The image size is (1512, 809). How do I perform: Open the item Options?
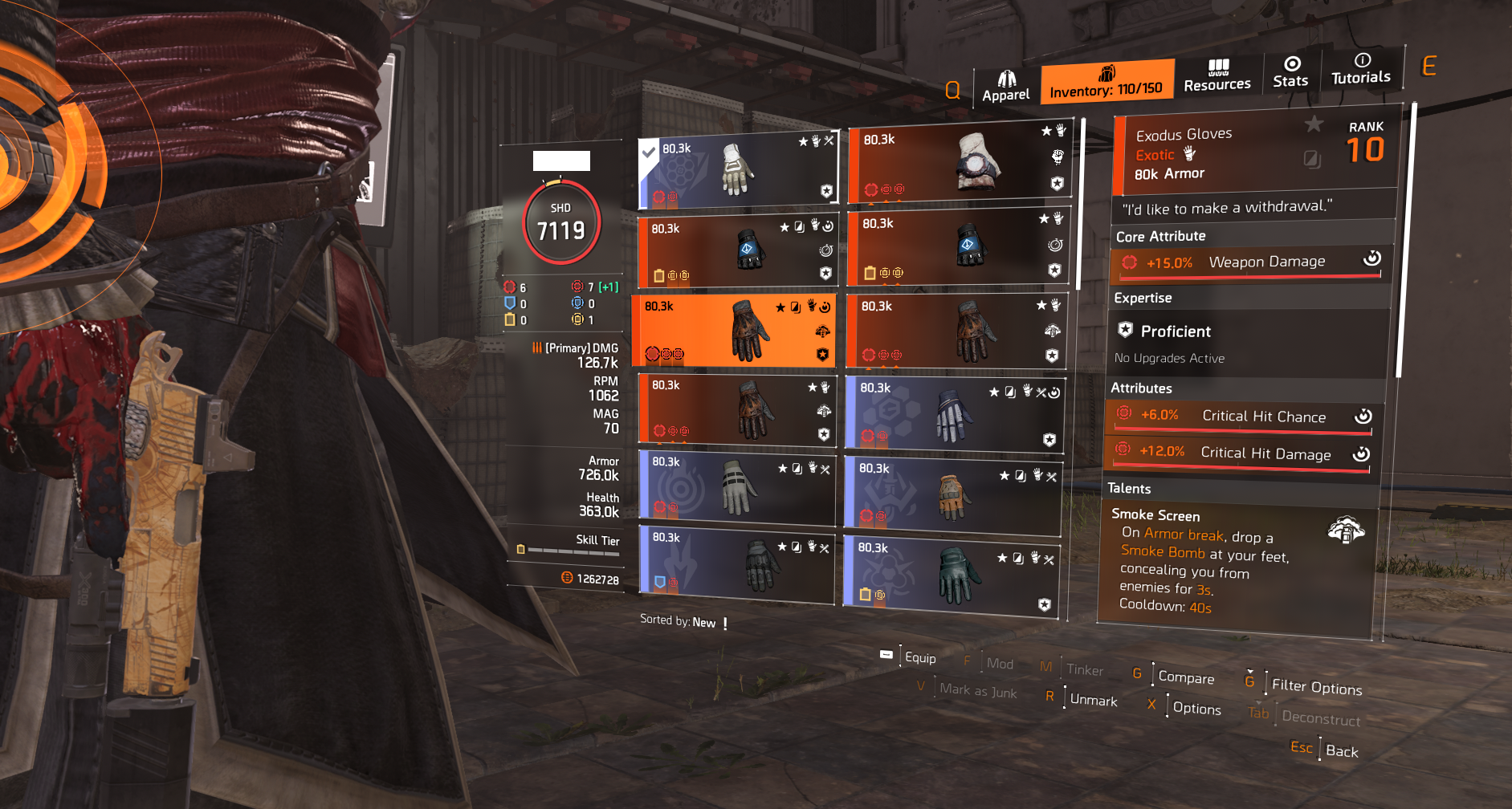pos(1196,708)
